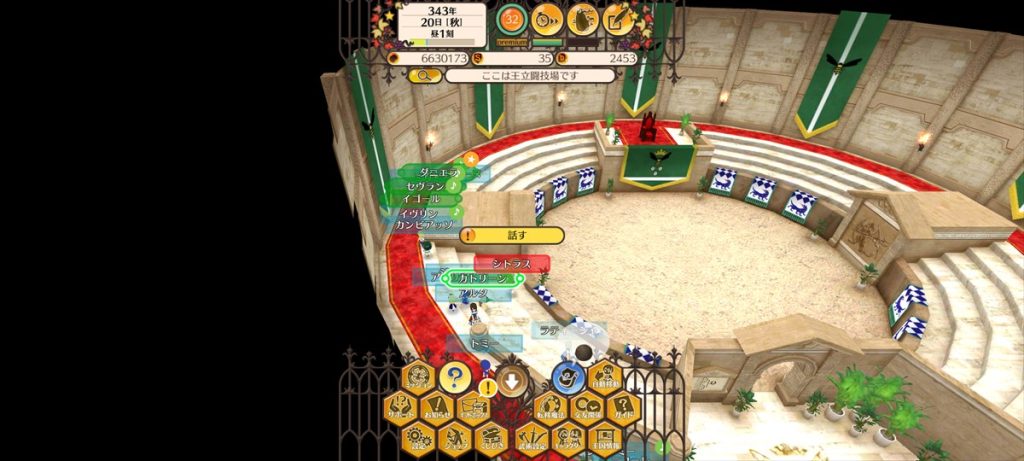Click the blue question mark help button
1024x461 pixels.
click(x=454, y=378)
